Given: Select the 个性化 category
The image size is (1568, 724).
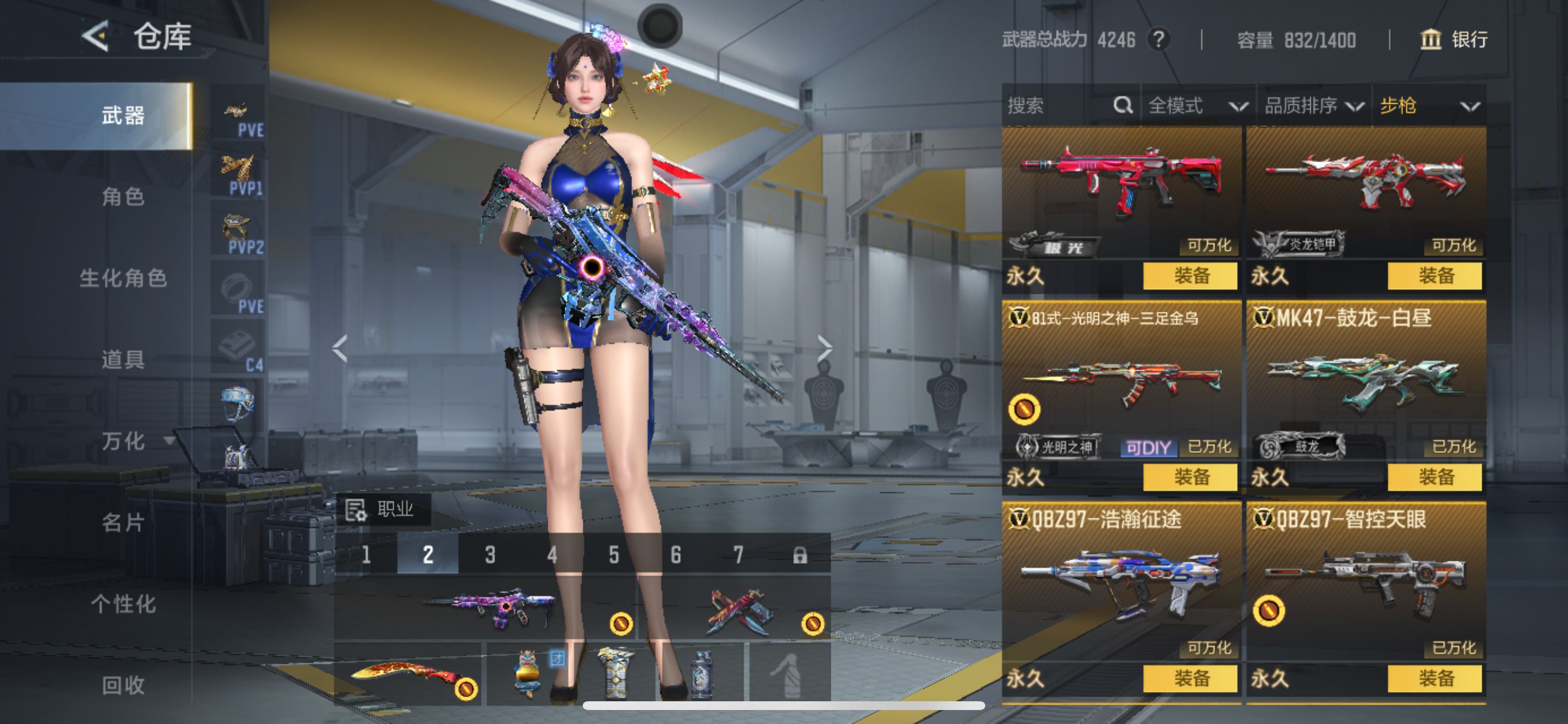Looking at the screenshot, I should click(123, 603).
